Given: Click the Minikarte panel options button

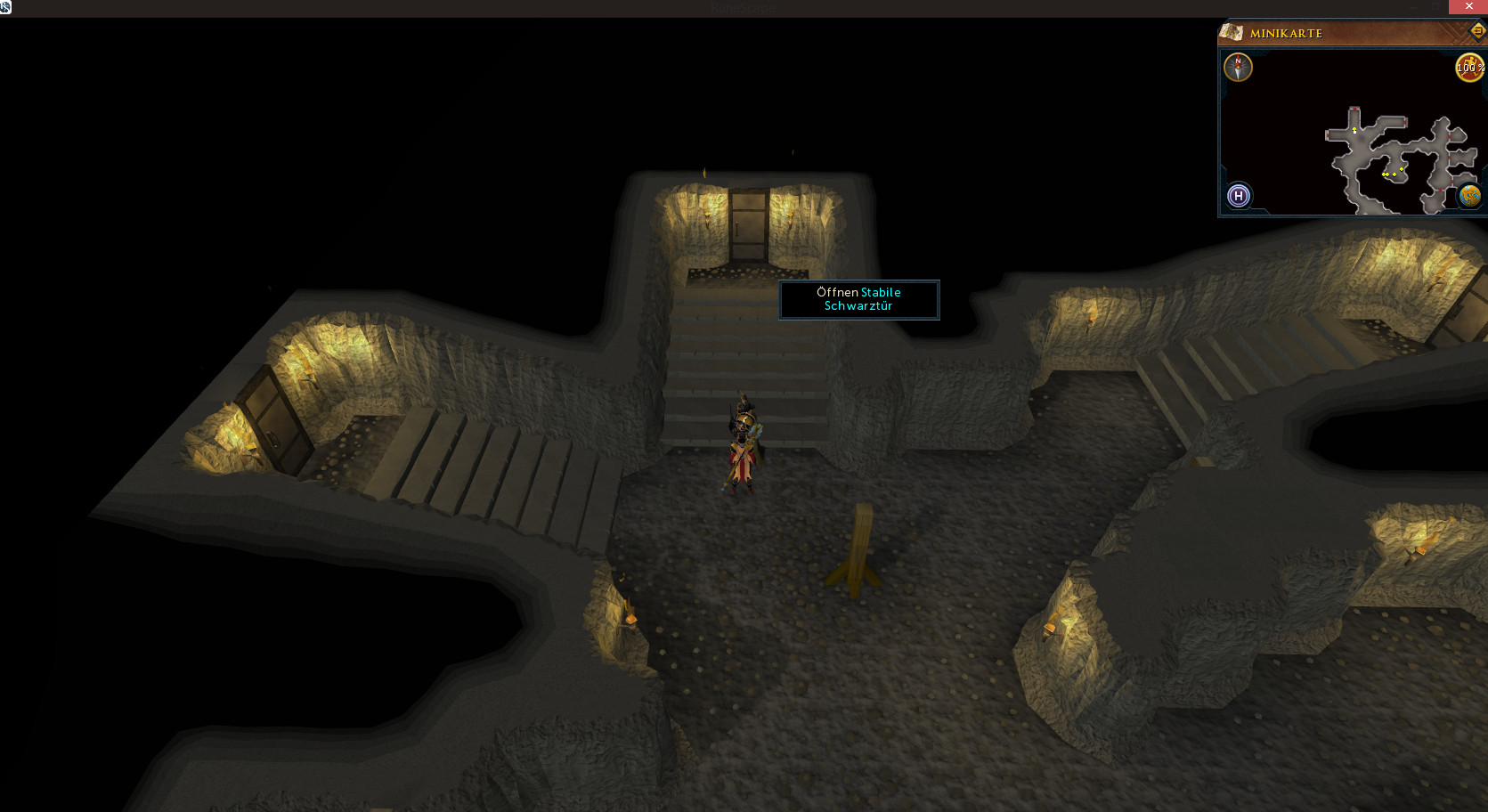Looking at the screenshot, I should (1477, 32).
